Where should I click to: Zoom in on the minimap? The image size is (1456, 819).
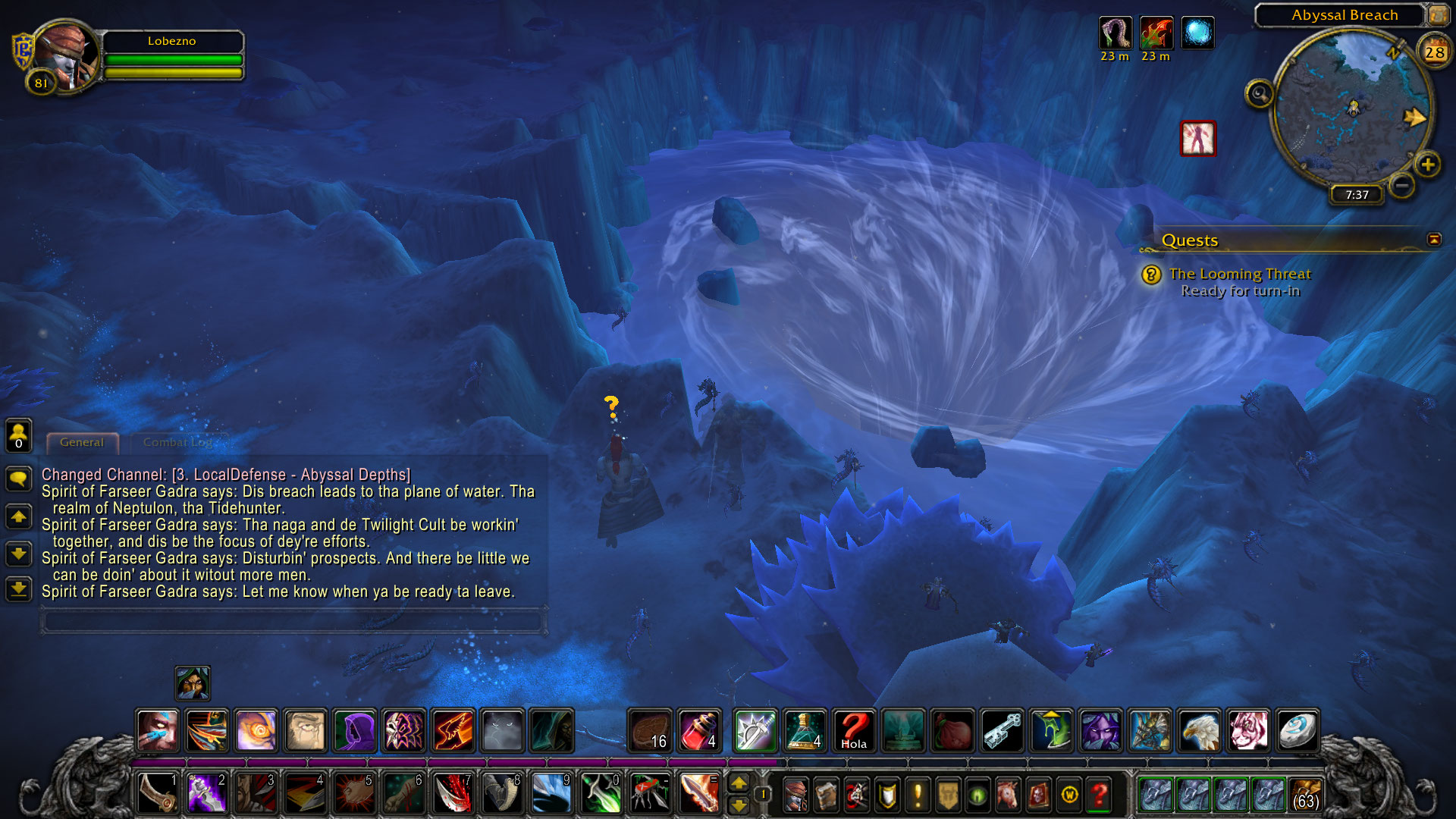coord(1428,165)
